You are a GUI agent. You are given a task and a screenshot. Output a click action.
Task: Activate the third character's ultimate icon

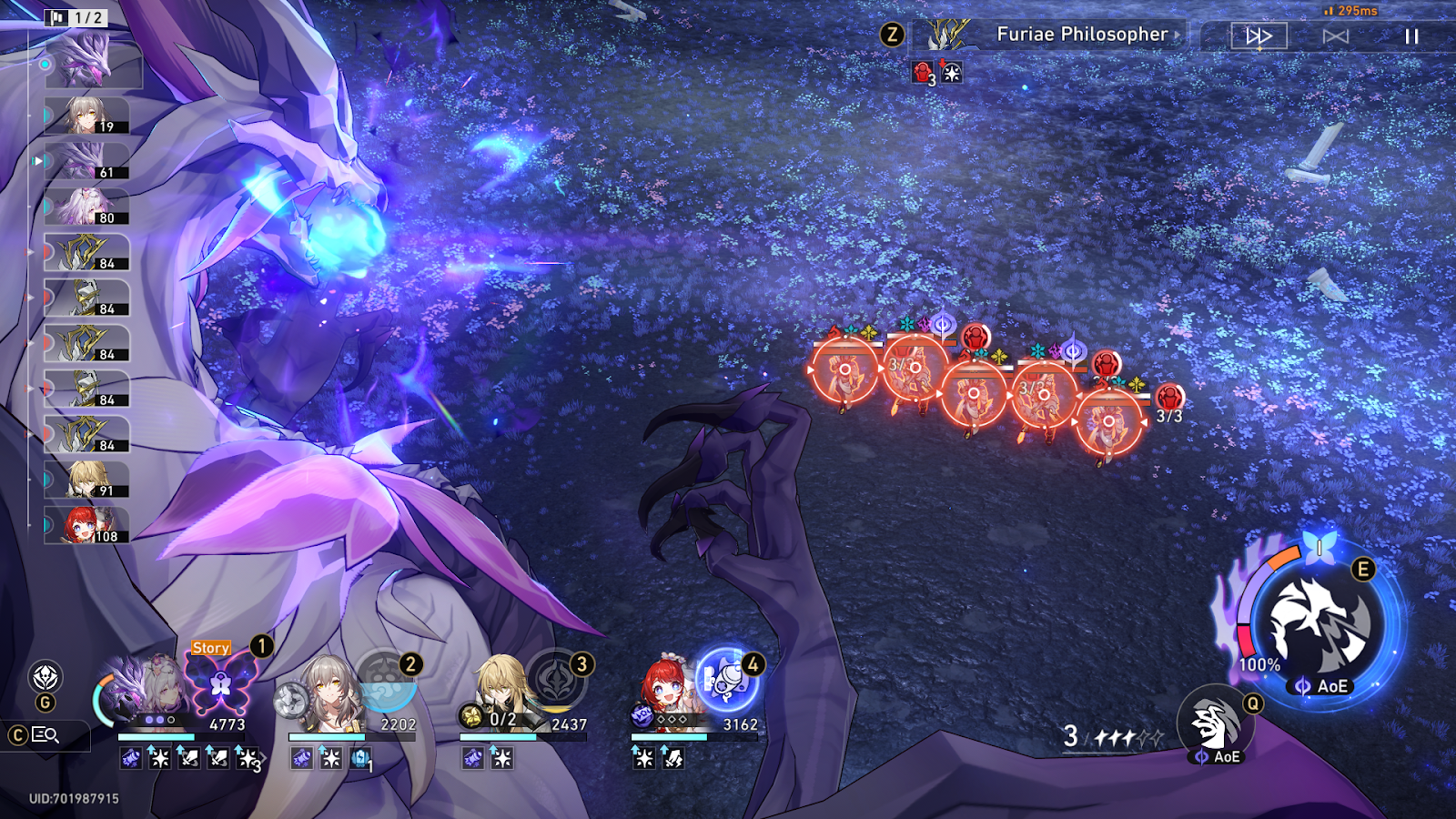click(x=555, y=683)
